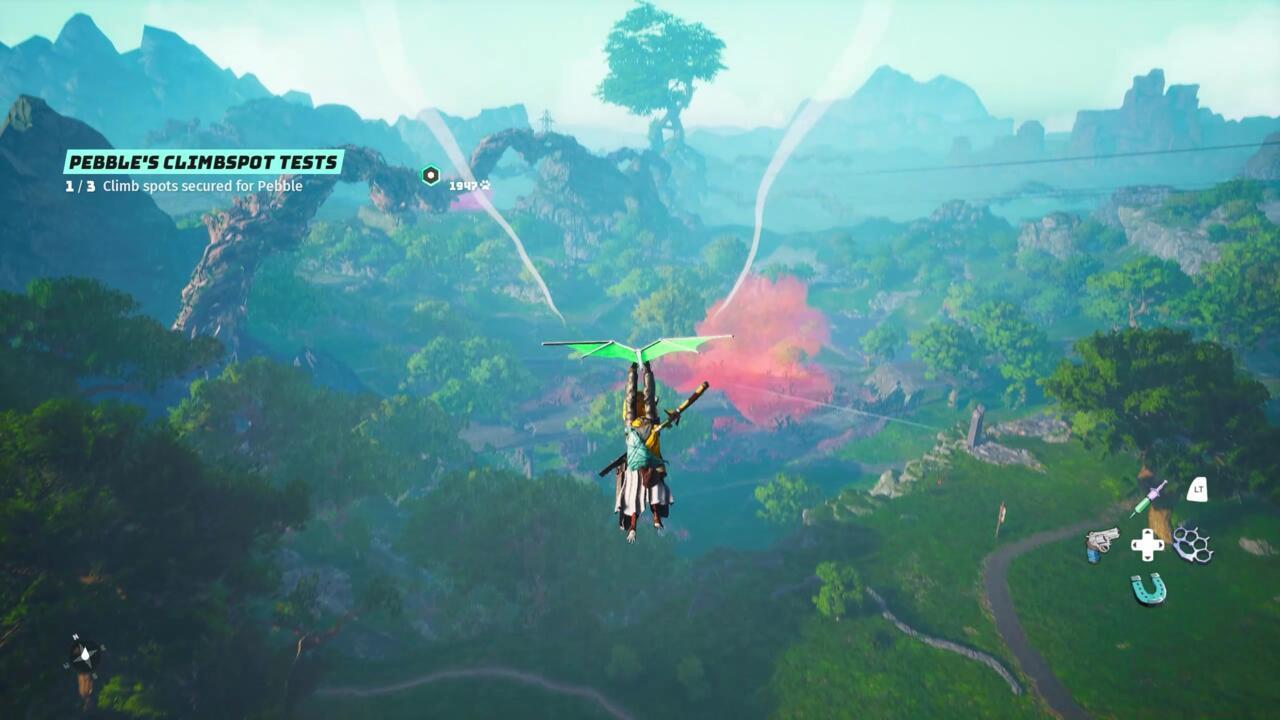Click the paw print currency icon

tap(487, 185)
